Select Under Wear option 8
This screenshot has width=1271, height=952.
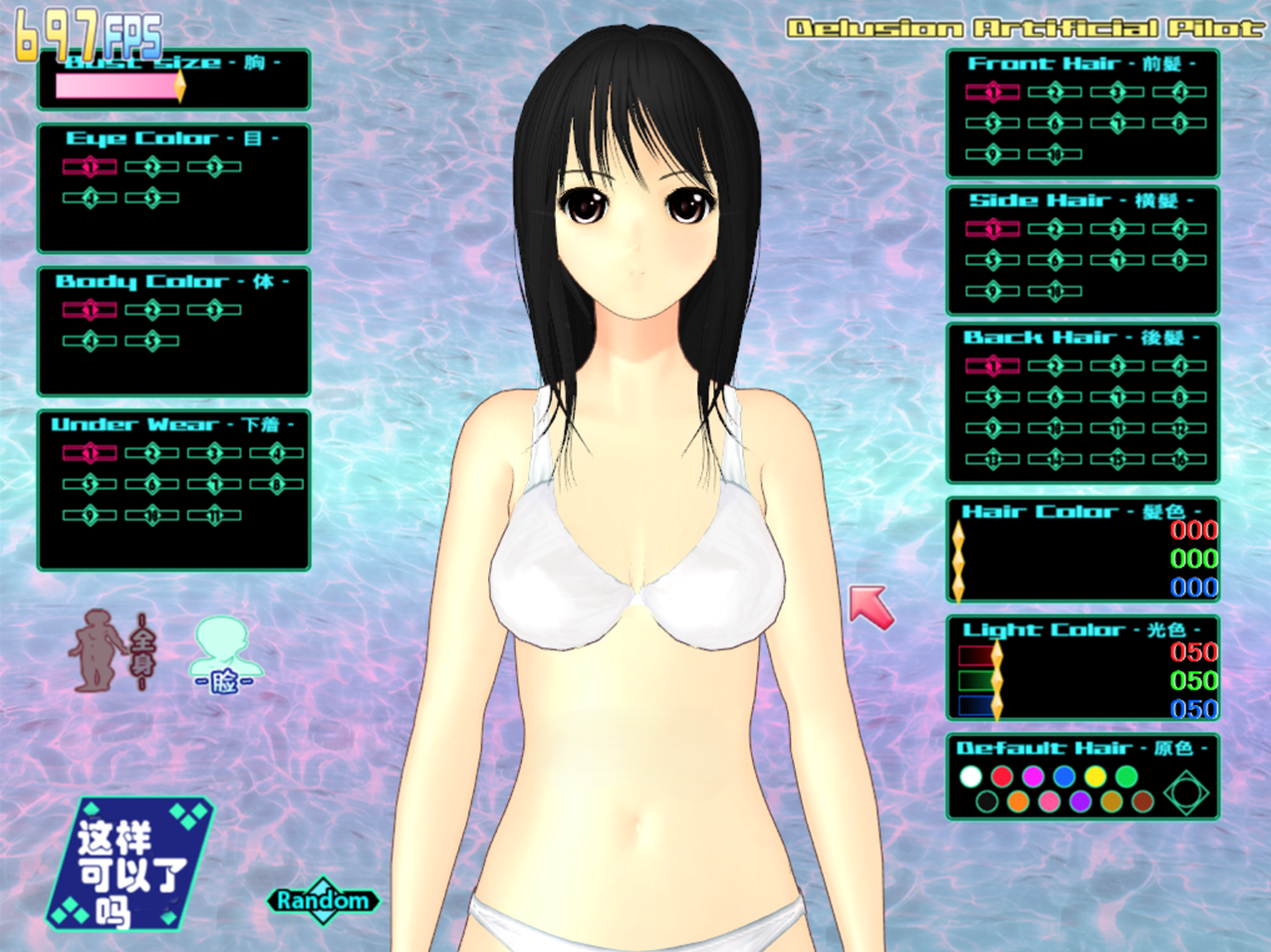coord(277,485)
